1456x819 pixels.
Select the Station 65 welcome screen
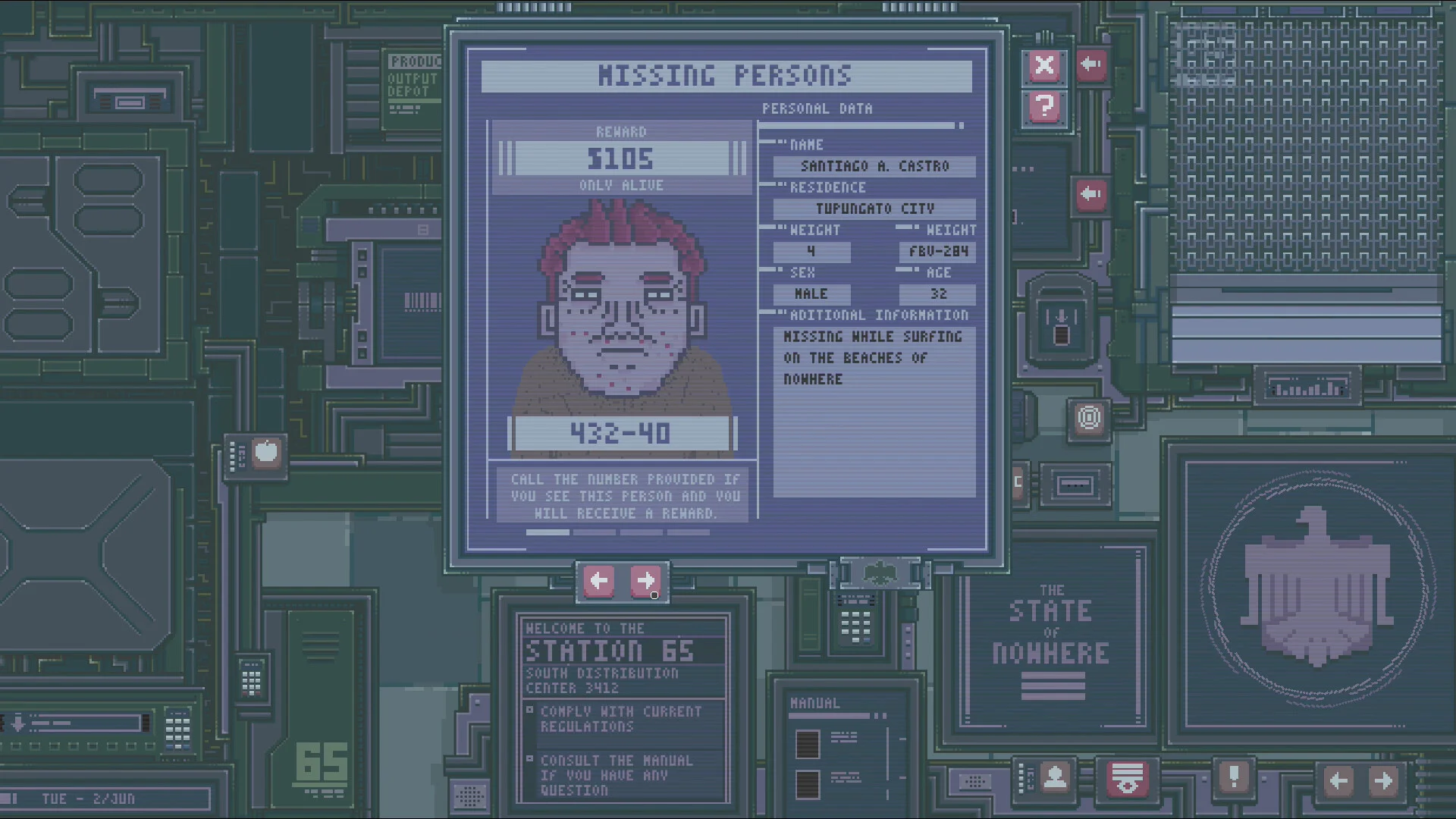pyautogui.click(x=623, y=708)
